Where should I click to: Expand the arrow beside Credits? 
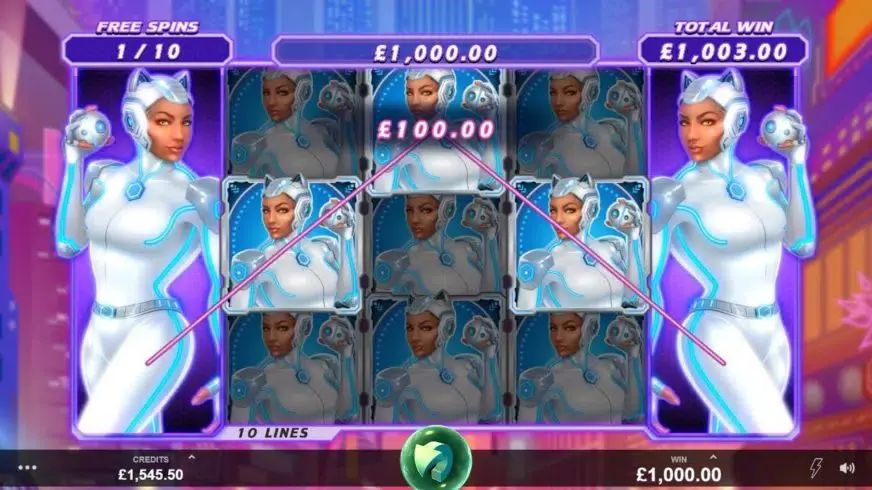click(x=192, y=457)
